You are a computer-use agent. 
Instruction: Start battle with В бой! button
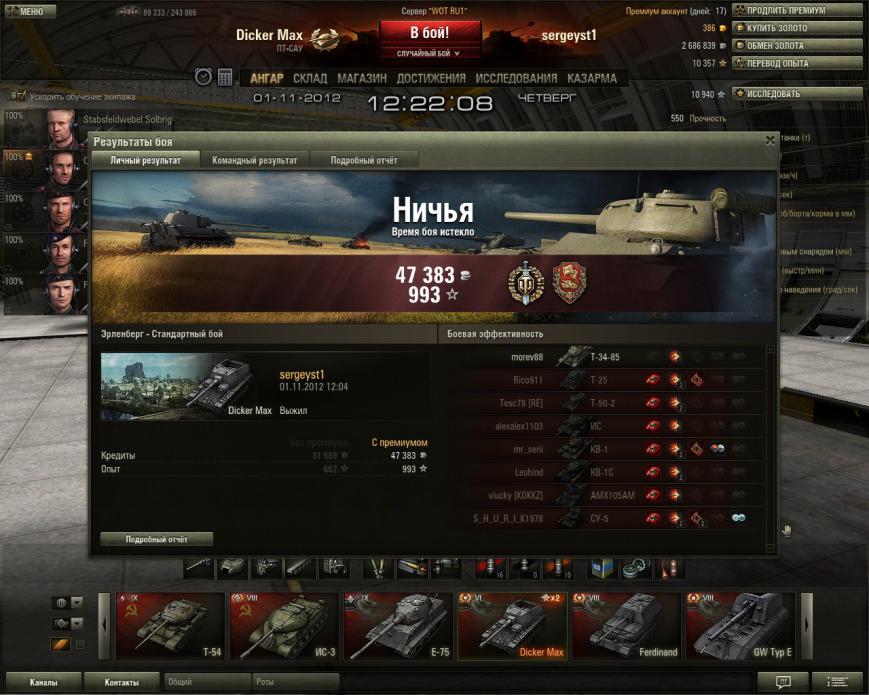(x=429, y=32)
